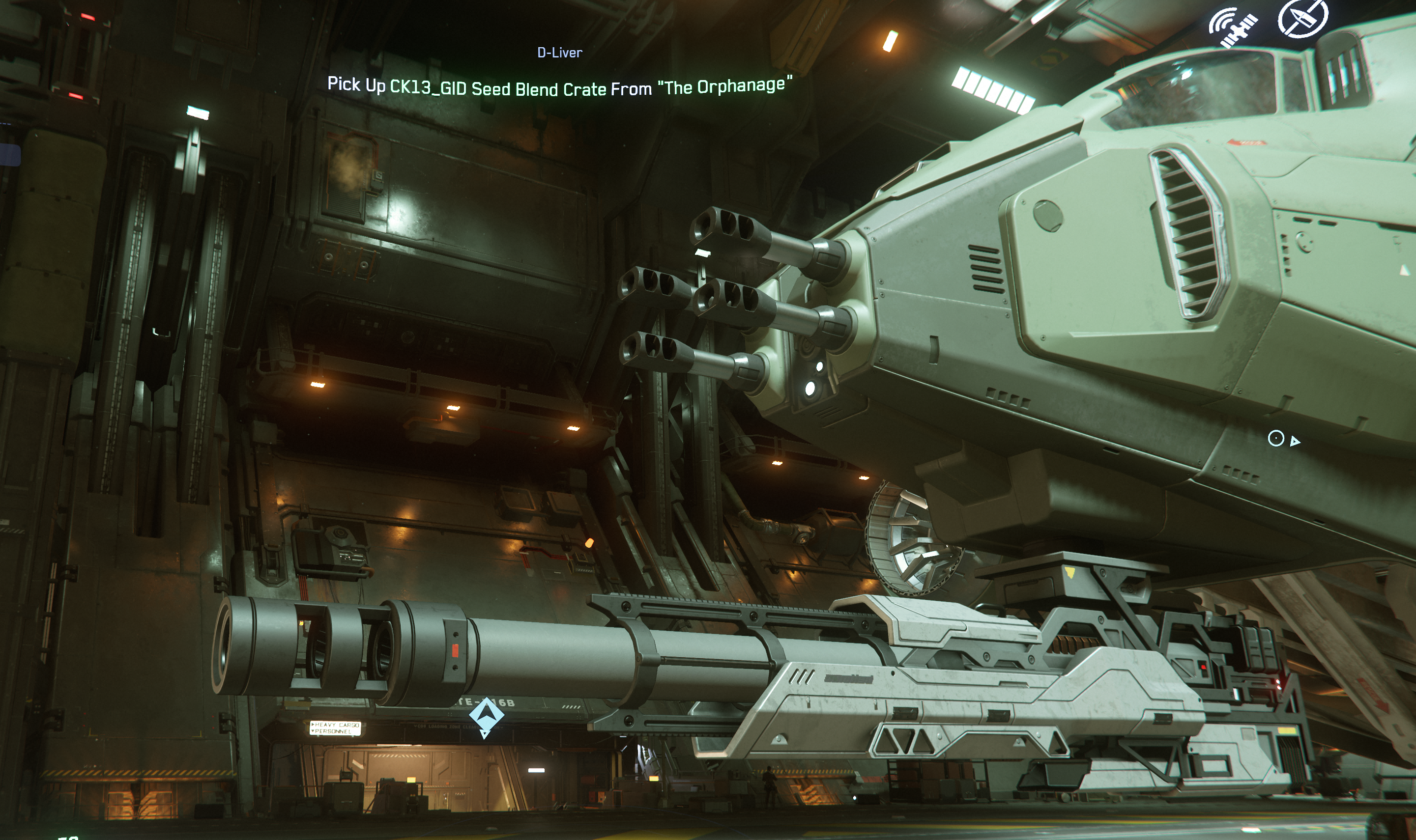Select the blue diamond objective waypoint marker

(486, 715)
